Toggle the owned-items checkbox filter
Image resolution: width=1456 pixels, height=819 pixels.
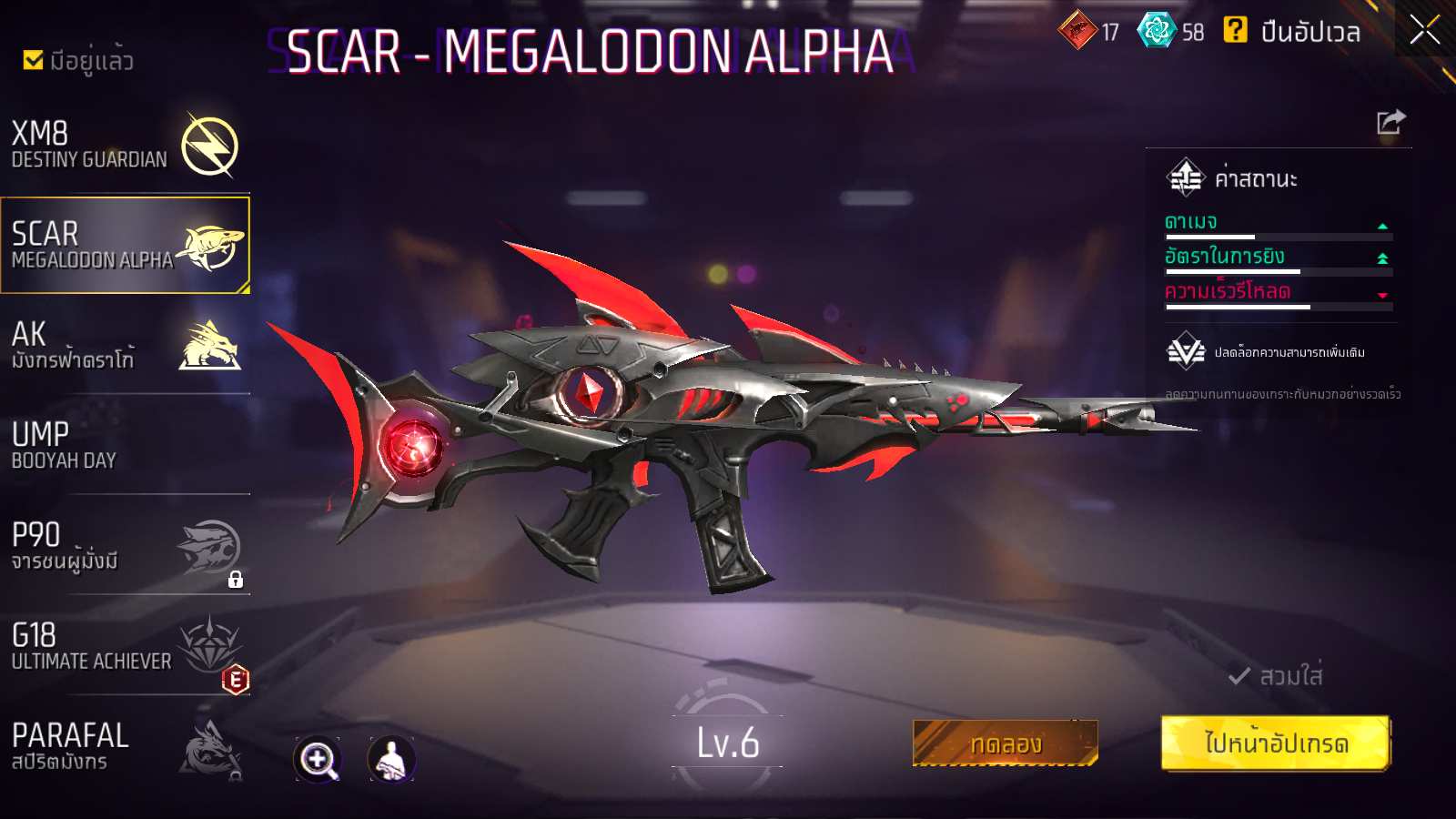[34, 60]
